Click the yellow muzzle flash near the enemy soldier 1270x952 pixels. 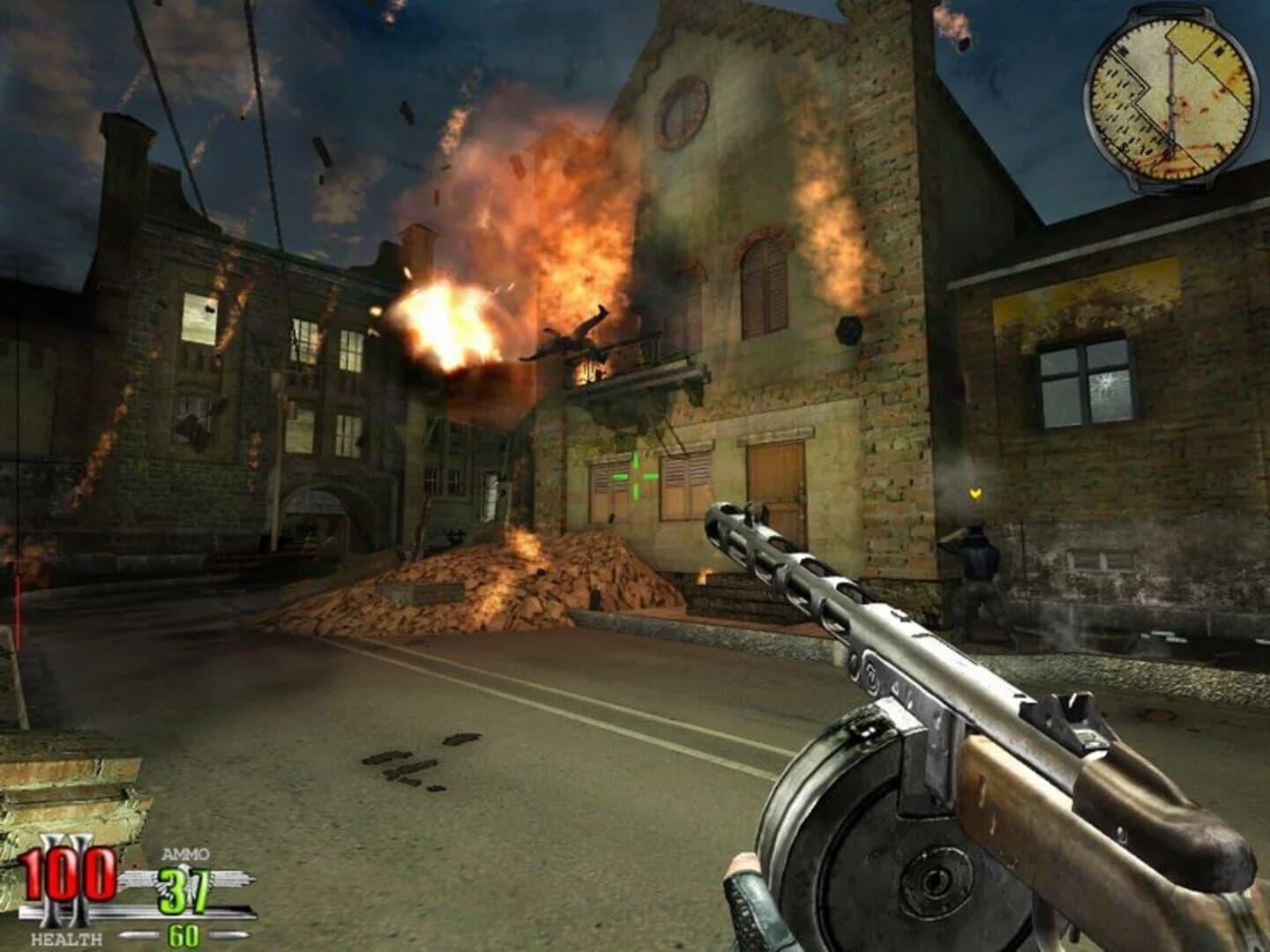click(x=976, y=495)
